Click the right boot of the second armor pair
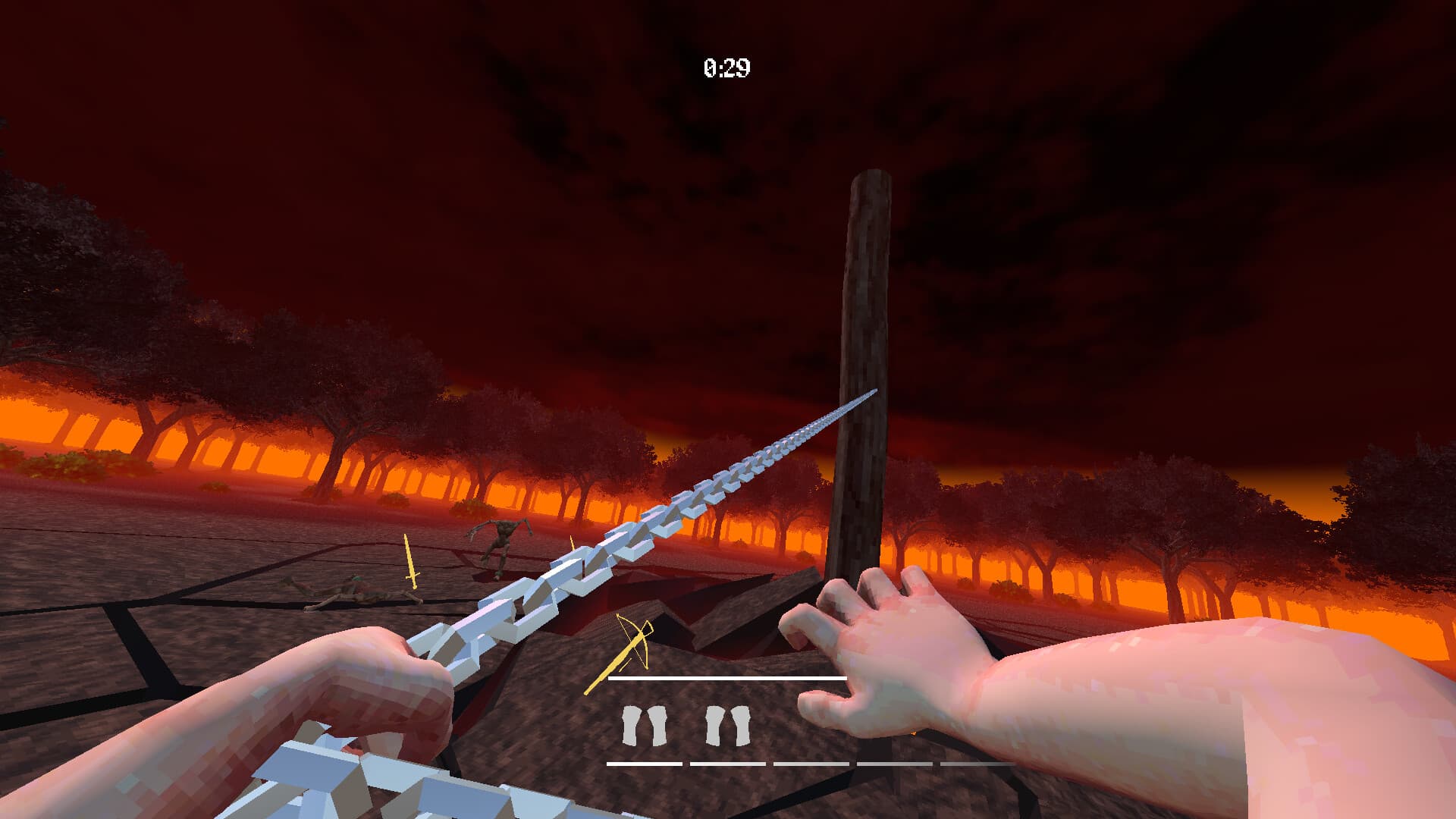This screenshot has height=819, width=1456. (x=740, y=726)
